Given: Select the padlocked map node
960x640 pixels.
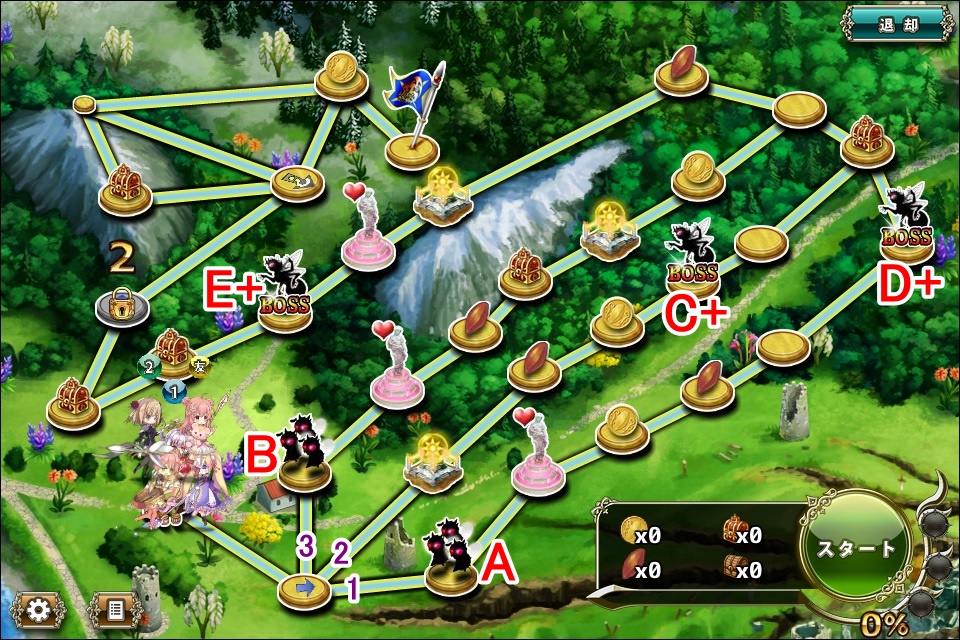Looking at the screenshot, I should point(123,306).
